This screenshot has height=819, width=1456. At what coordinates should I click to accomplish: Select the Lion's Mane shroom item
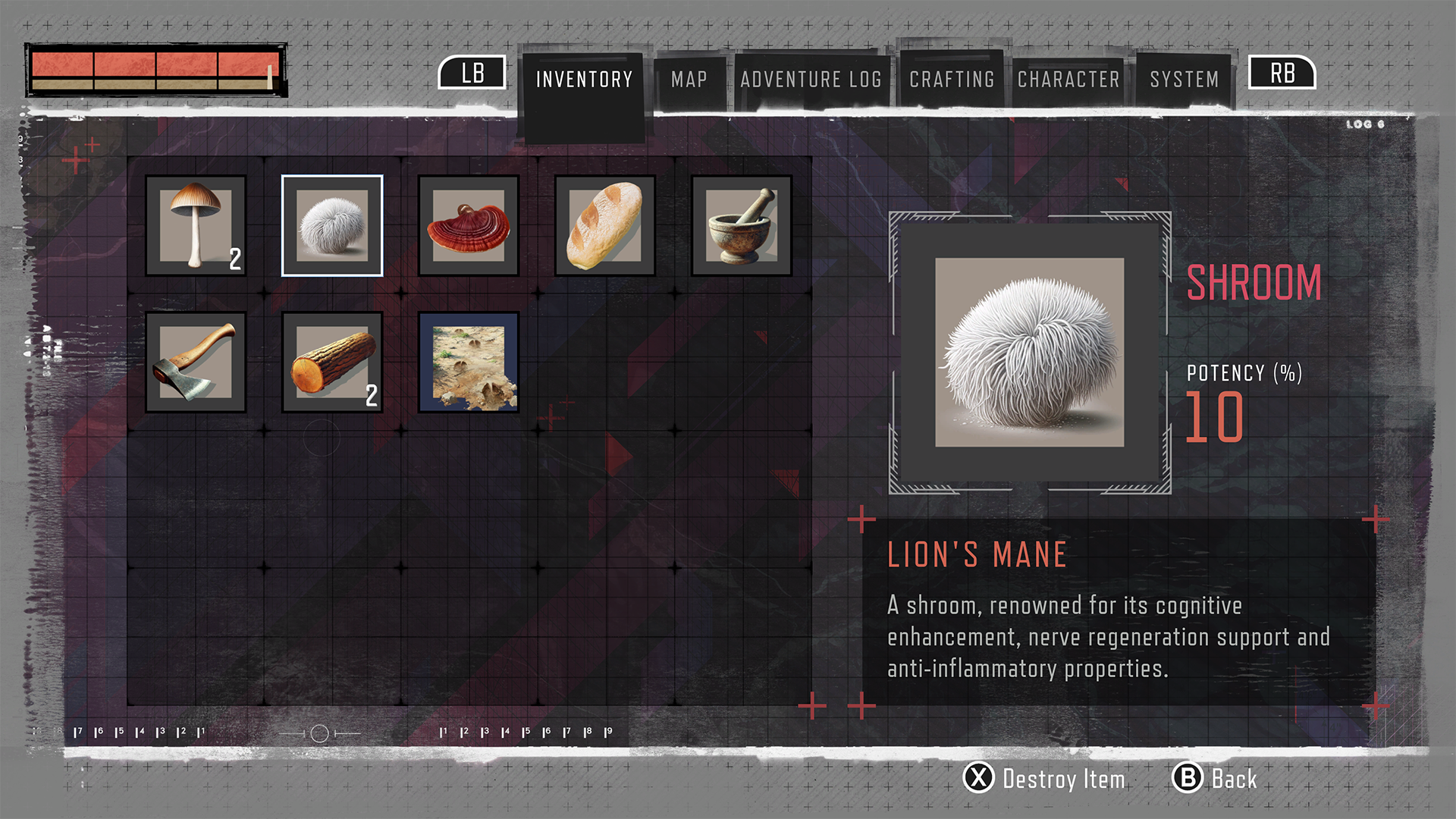click(x=331, y=224)
